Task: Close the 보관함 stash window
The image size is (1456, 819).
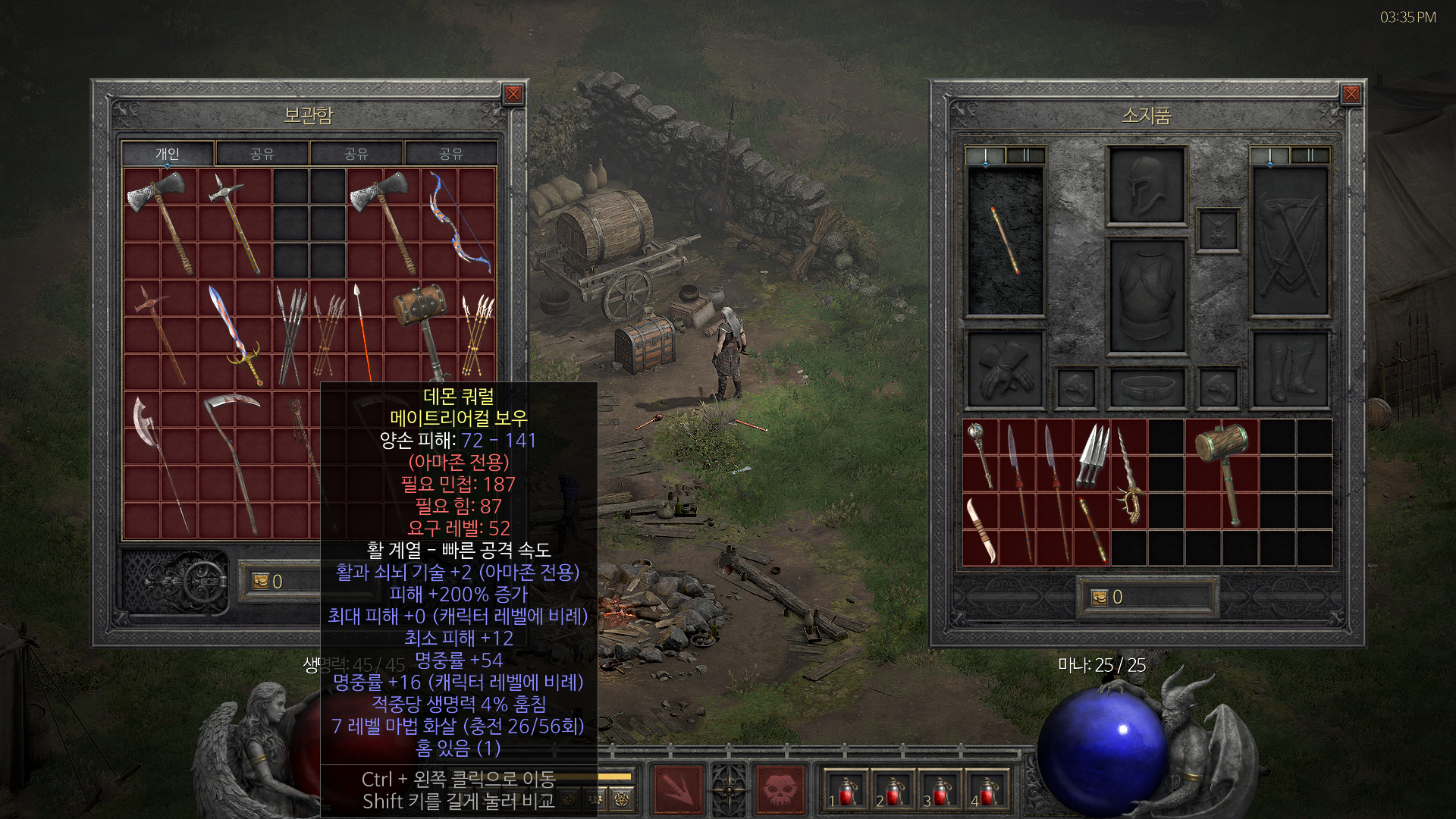Action: click(x=513, y=94)
